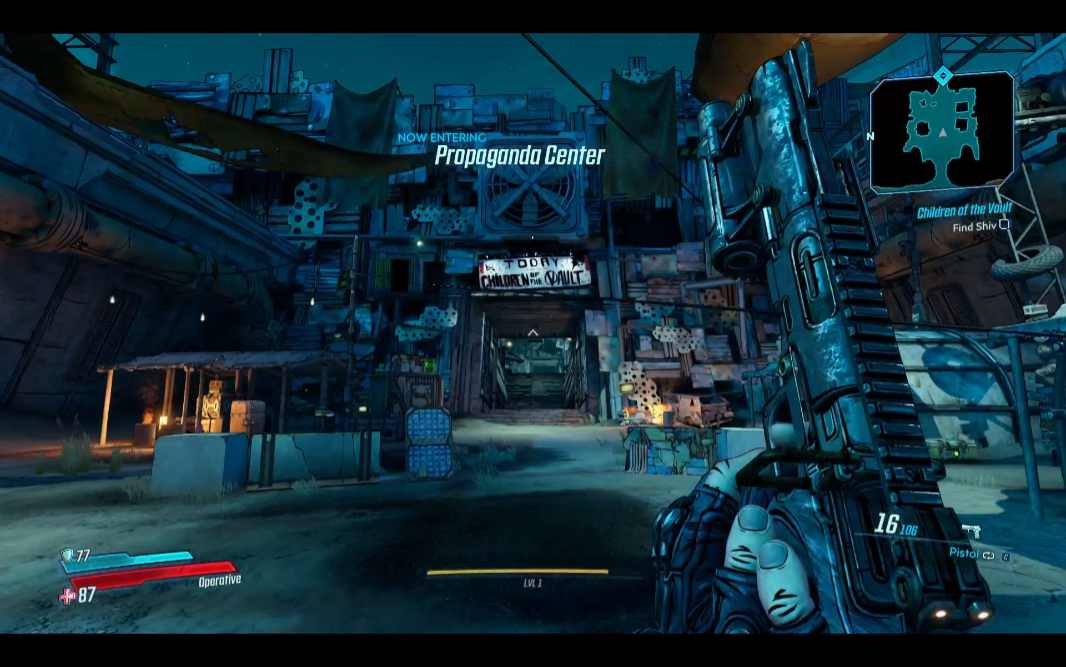1066x667 pixels.
Task: Tick the Find Shiv objective checkbox
Action: tap(1005, 226)
